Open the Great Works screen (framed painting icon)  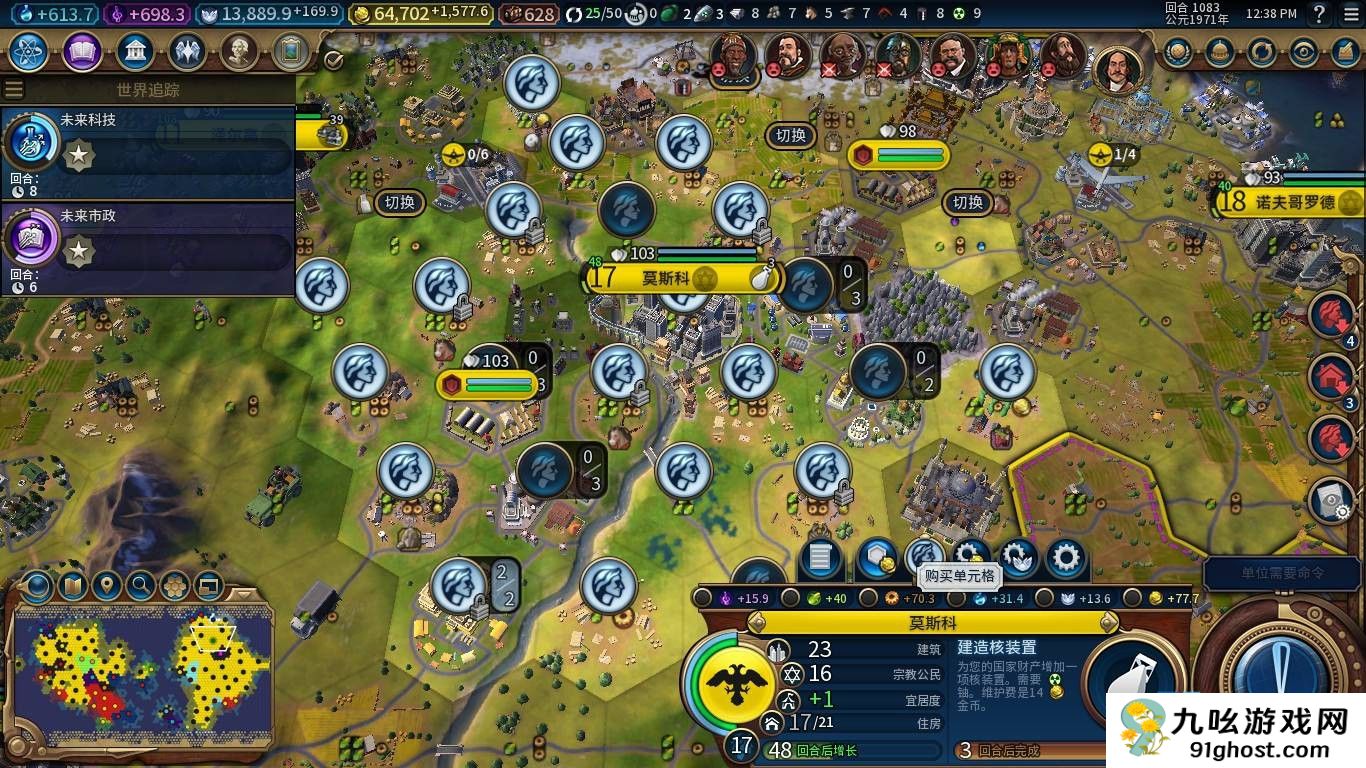(291, 51)
